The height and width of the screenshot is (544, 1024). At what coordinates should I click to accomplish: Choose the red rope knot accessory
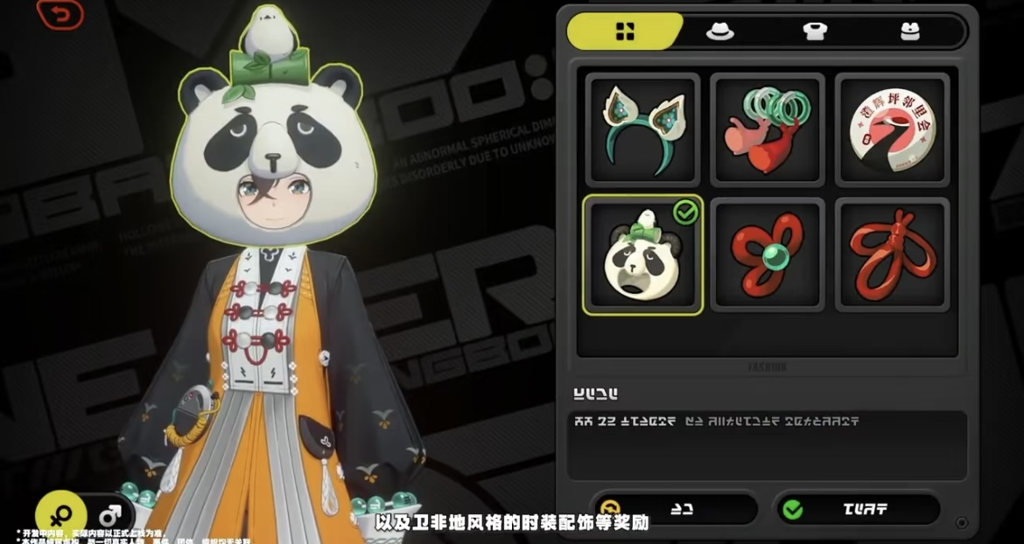[x=892, y=255]
